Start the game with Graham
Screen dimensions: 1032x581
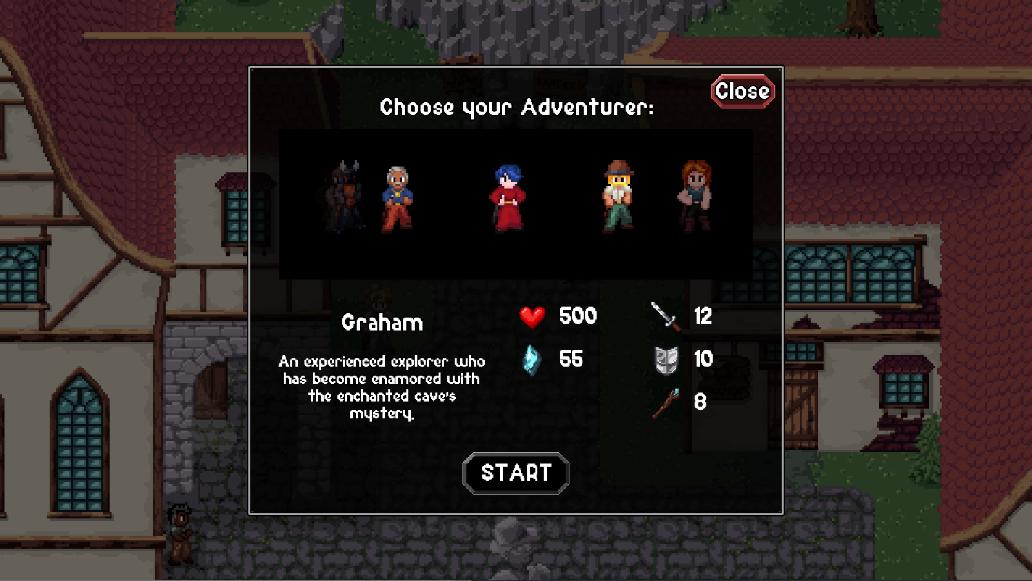point(516,473)
